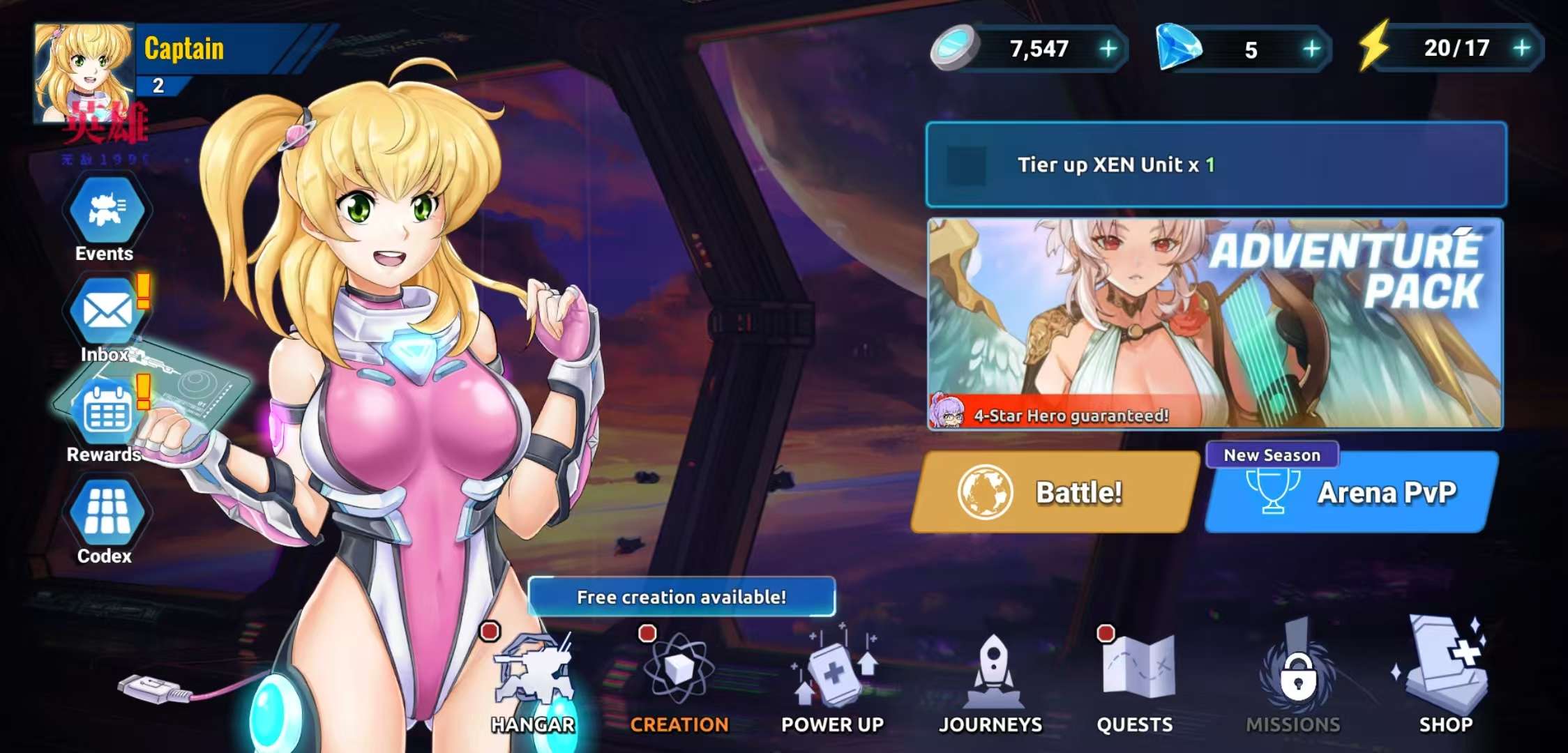Launch the Journeys screen
The width and height of the screenshot is (1568, 753).
click(x=990, y=681)
